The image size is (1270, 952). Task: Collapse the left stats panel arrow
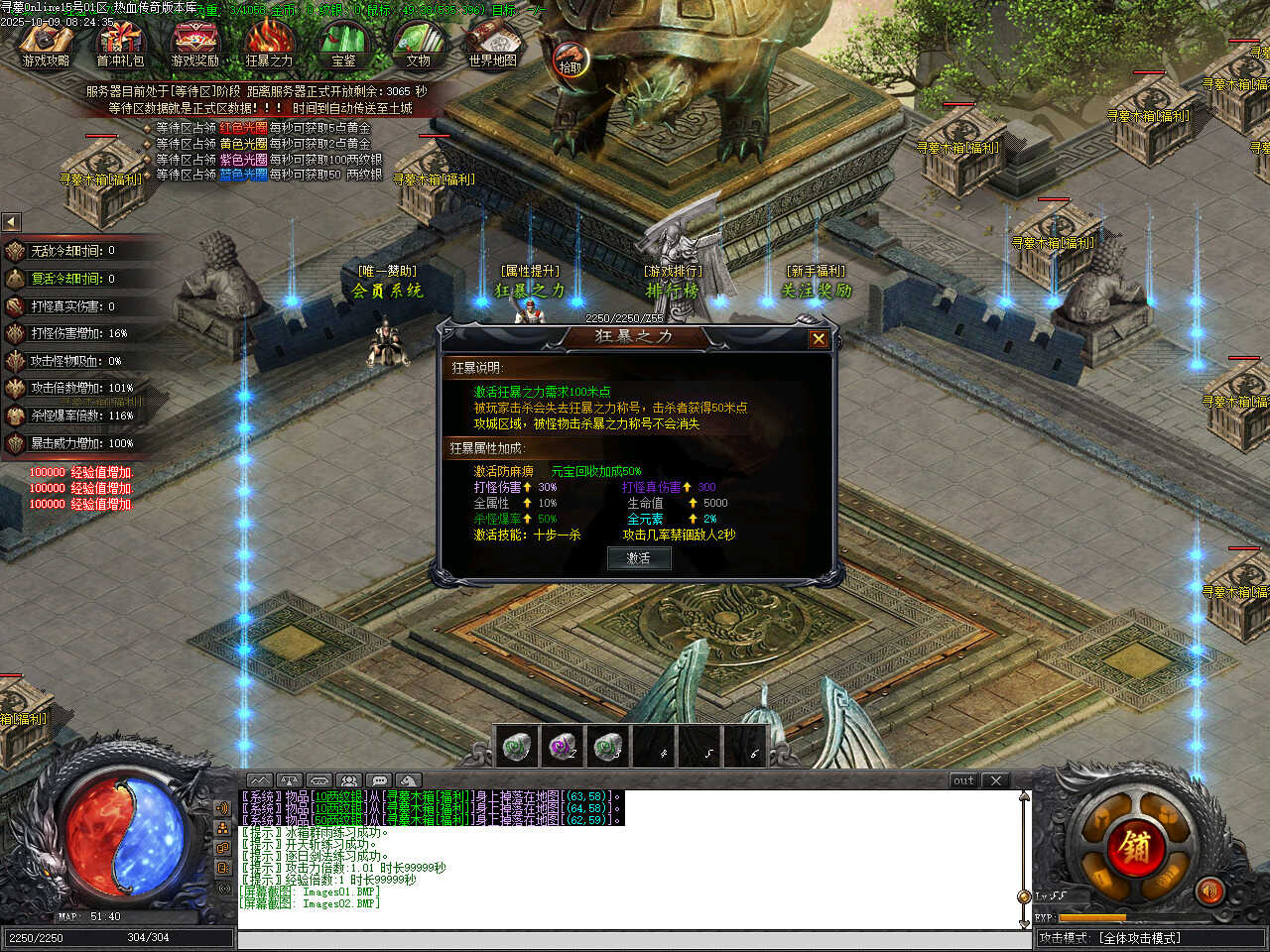[x=11, y=222]
